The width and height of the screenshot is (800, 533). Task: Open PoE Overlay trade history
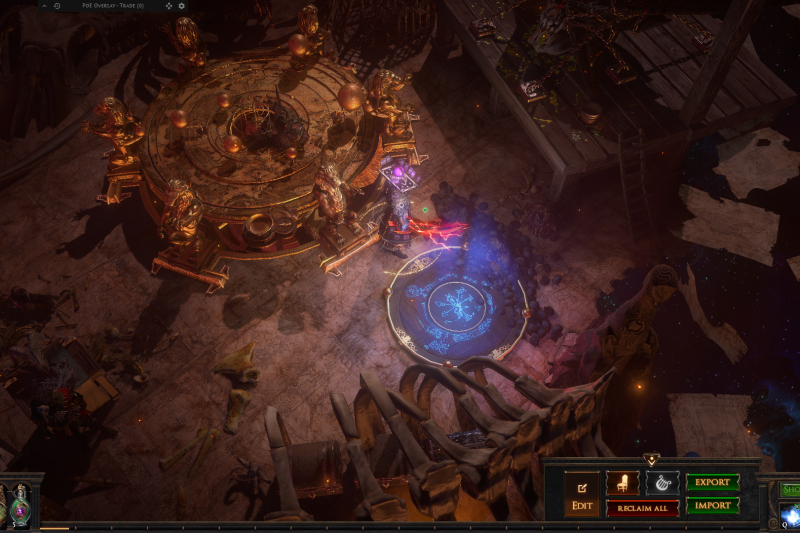pyautogui.click(x=57, y=6)
